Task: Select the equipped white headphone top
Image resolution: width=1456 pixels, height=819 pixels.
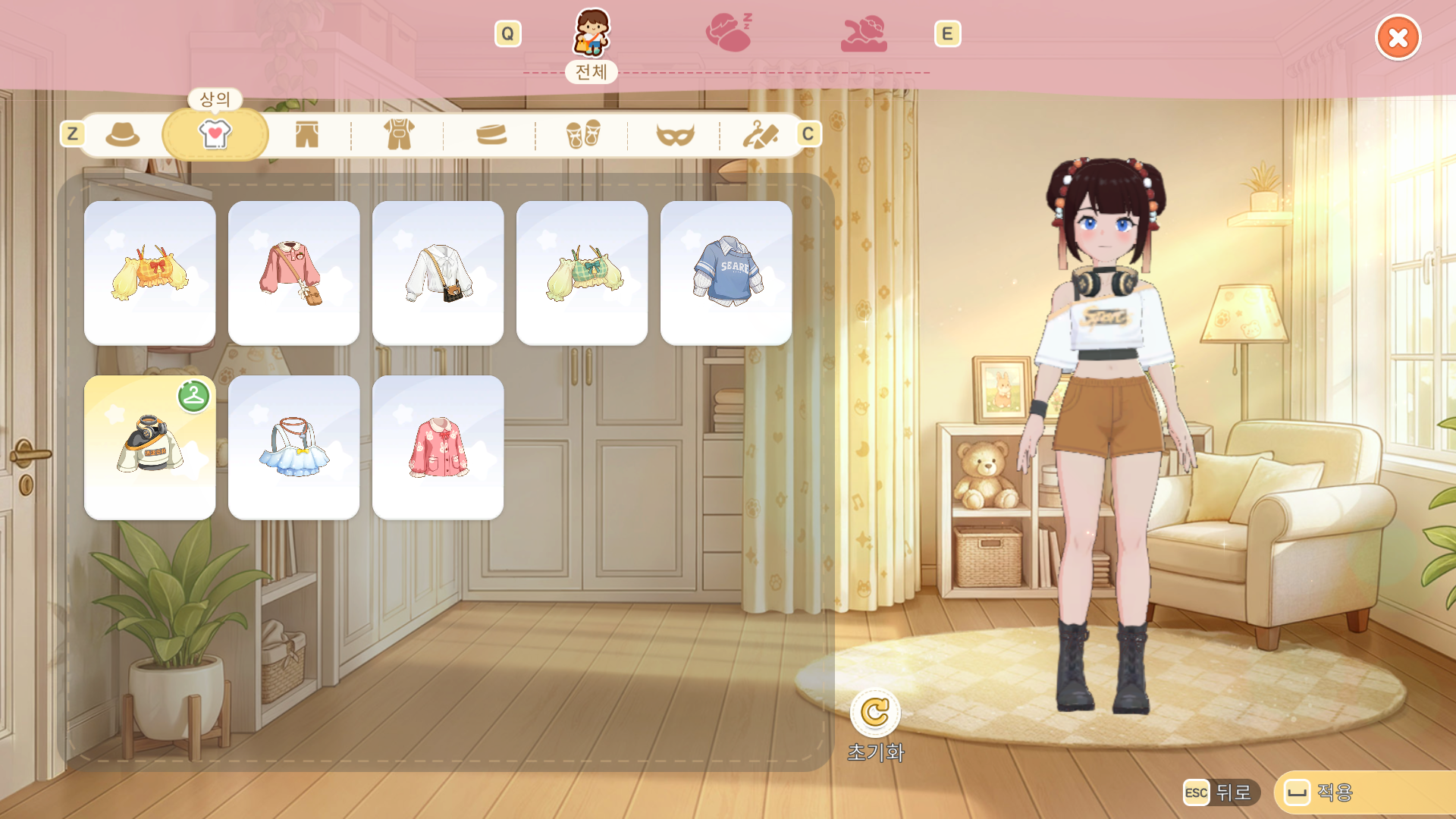Action: (x=150, y=447)
